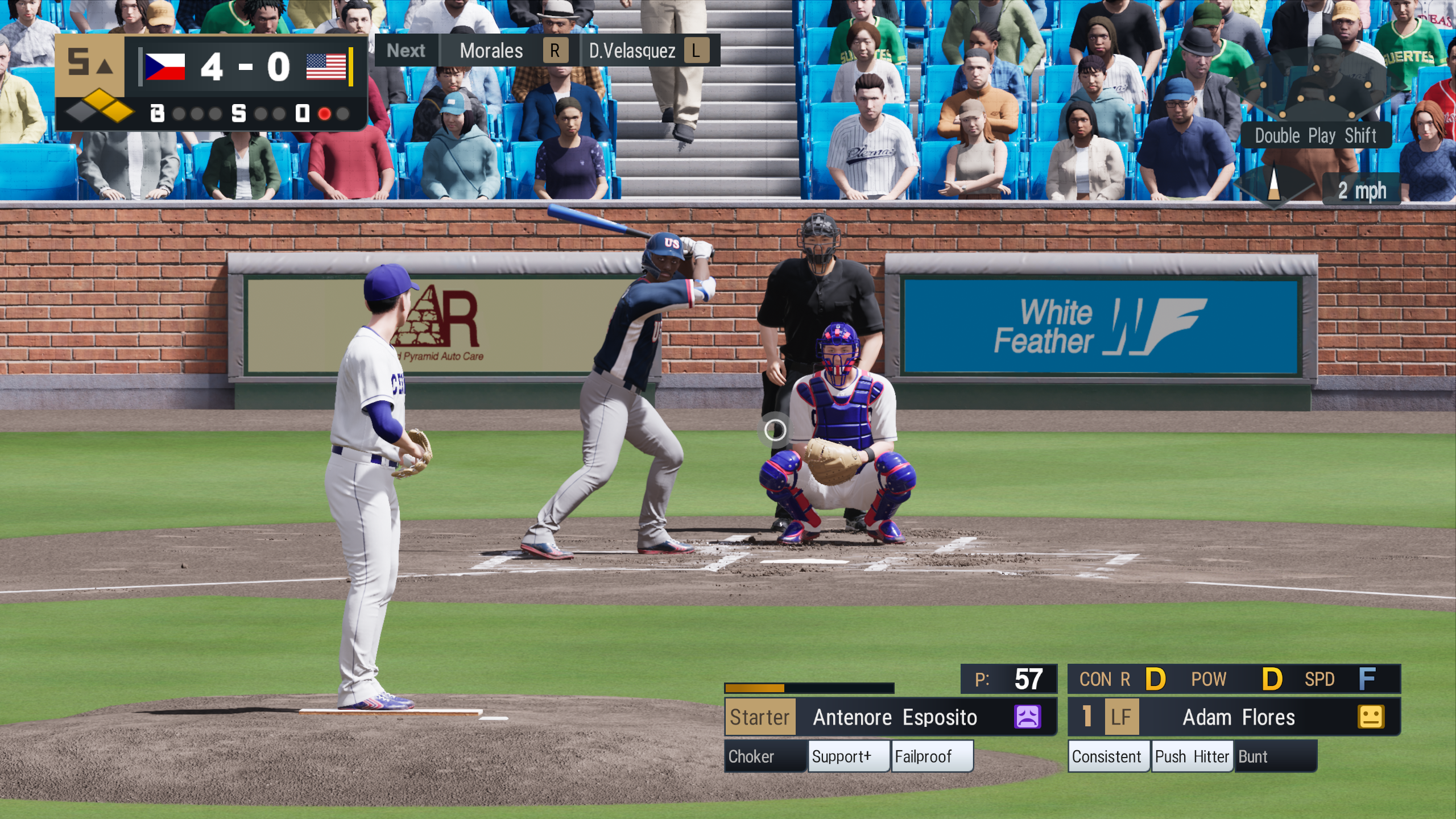Click the base runner diamonds indicator
Screen dimensions: 1456x819
[100, 107]
